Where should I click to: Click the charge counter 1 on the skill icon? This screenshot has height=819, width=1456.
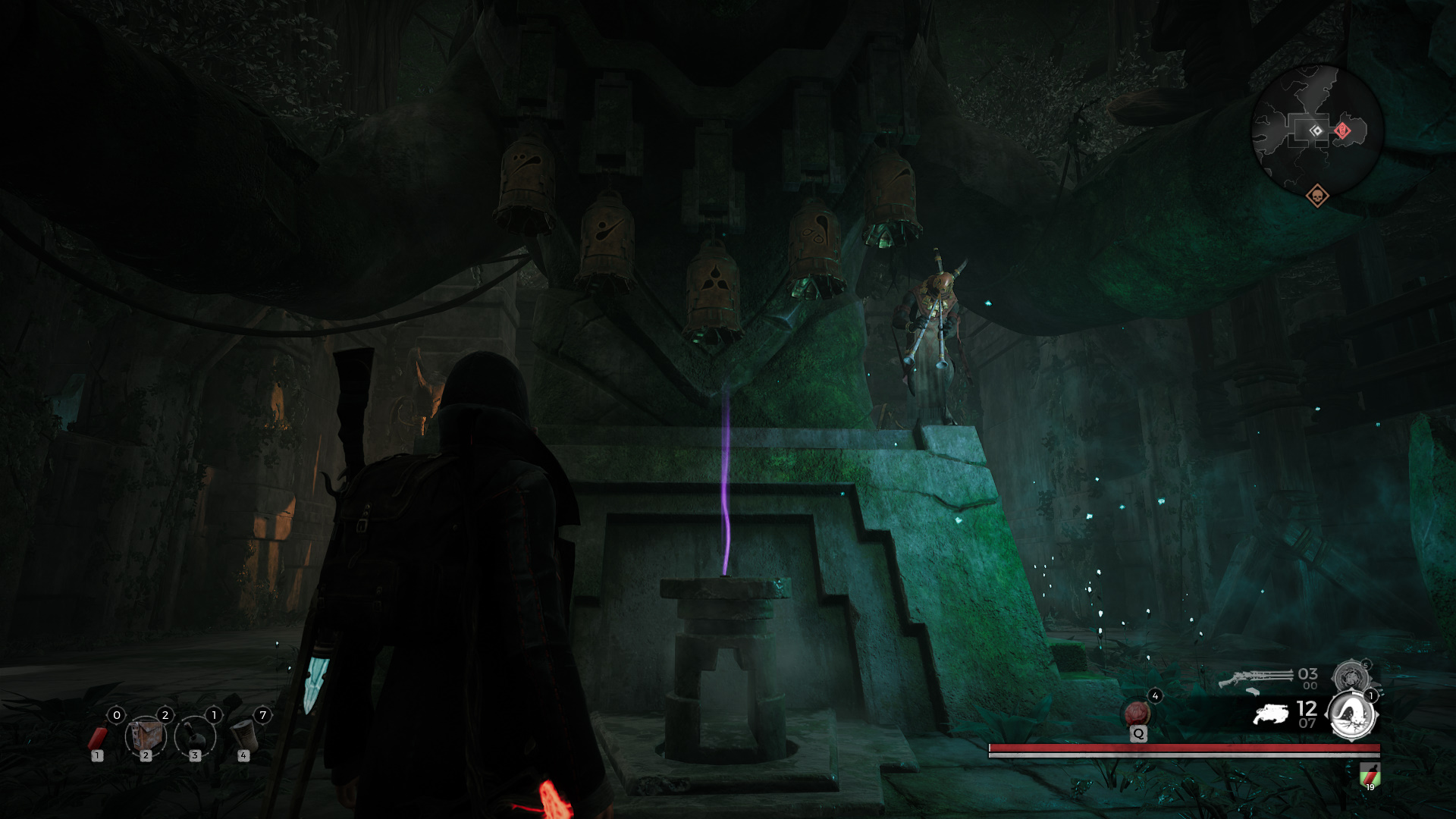tap(1371, 696)
